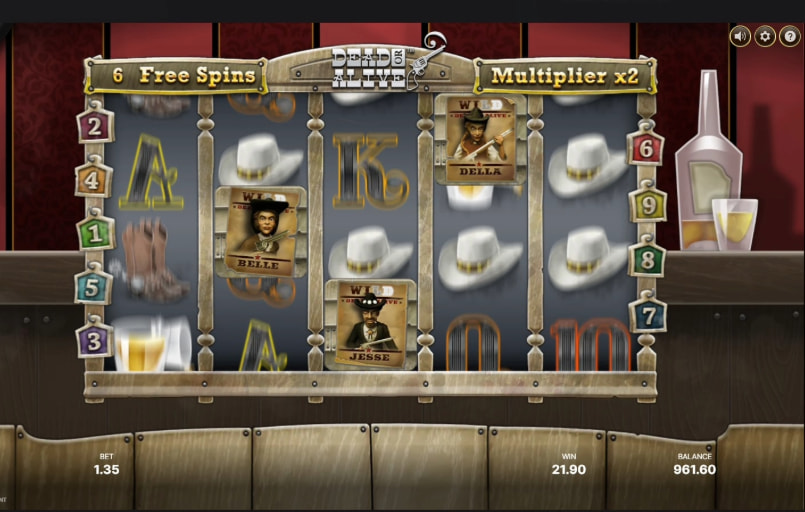Click payline tag number 5
Image resolution: width=805 pixels, height=512 pixels.
94,286
